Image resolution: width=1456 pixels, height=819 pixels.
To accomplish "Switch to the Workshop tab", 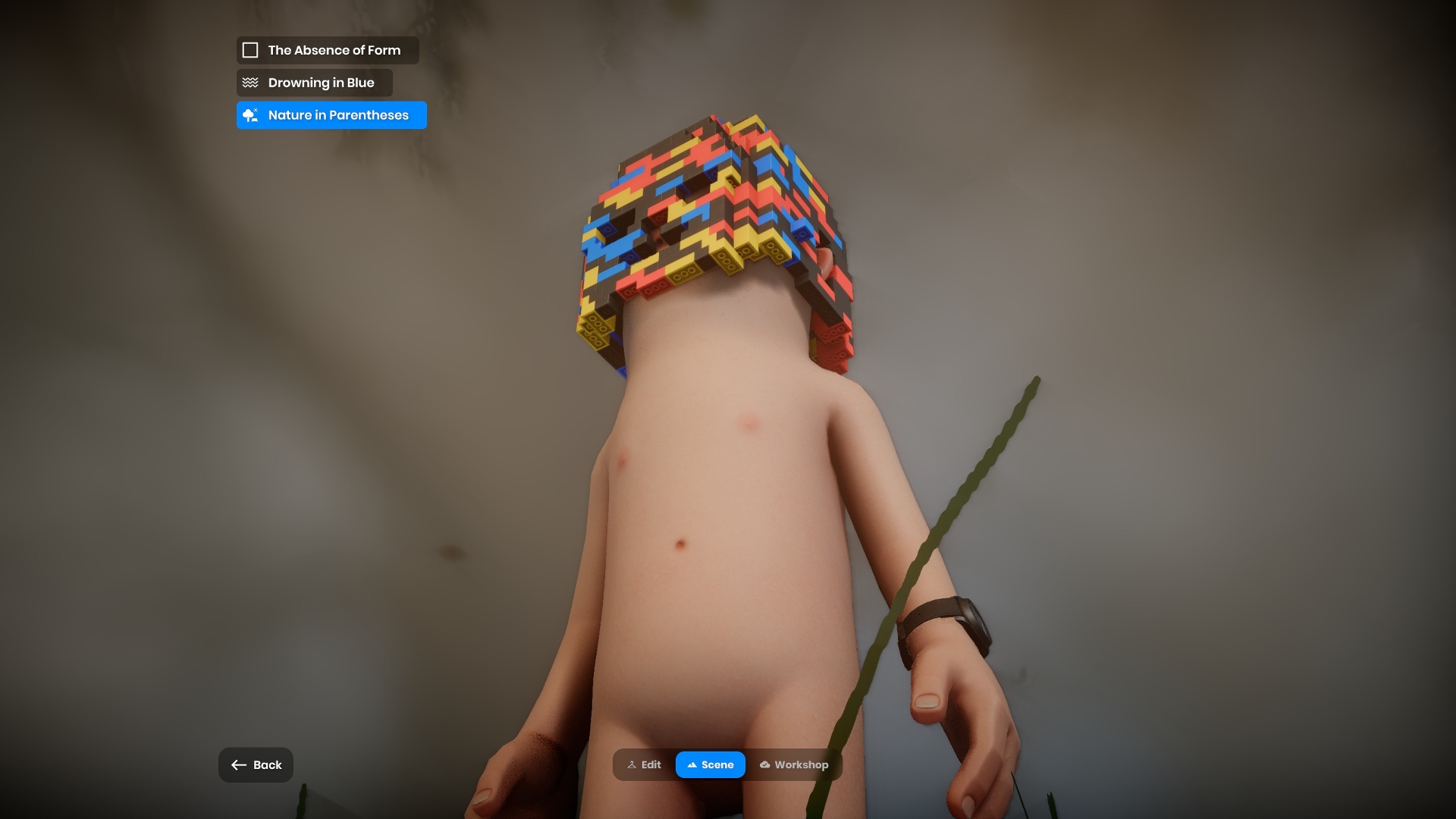I will coord(794,765).
